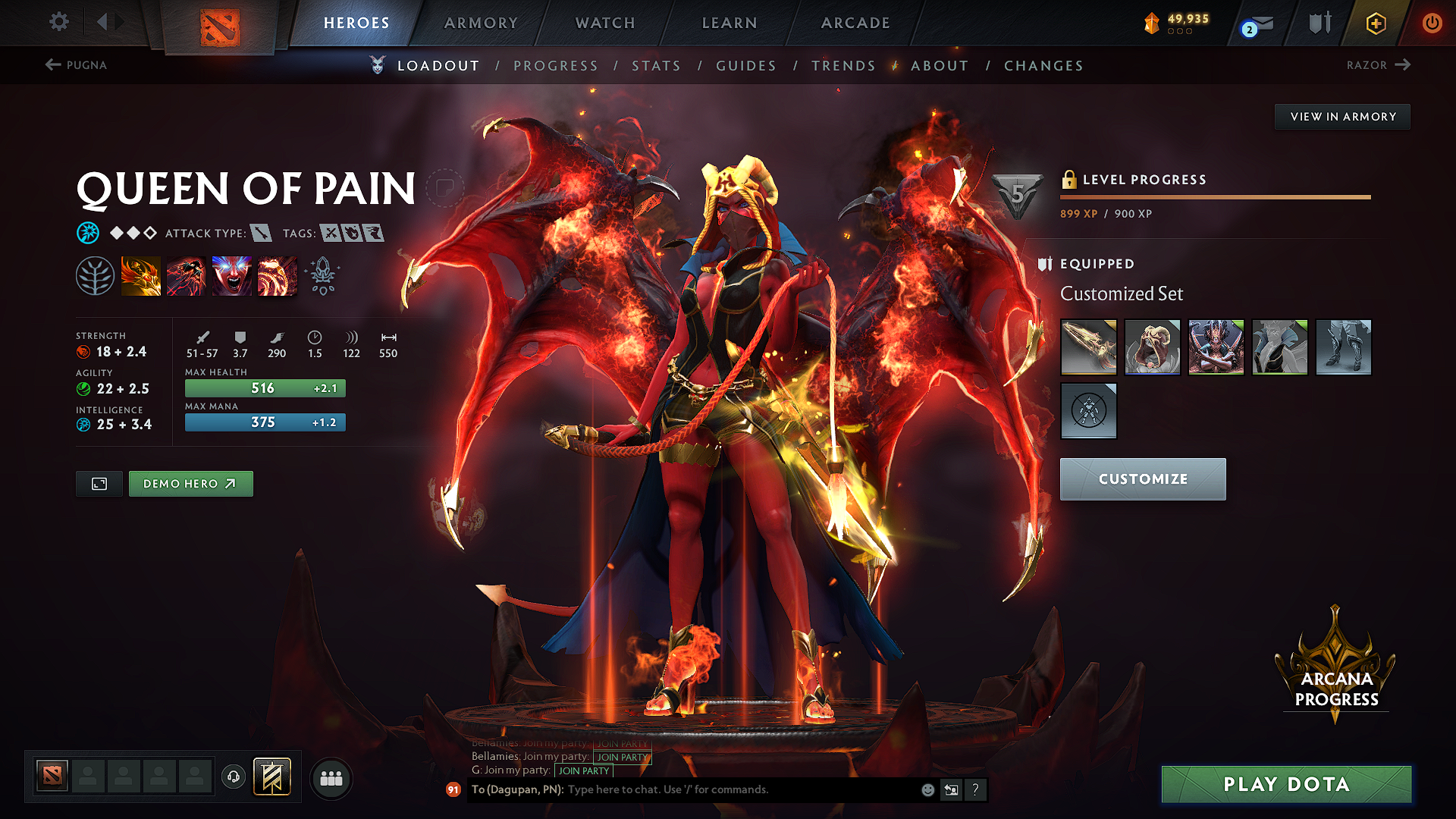Open the party finder people icon
Viewport: 1456px width, 819px height.
tap(331, 777)
